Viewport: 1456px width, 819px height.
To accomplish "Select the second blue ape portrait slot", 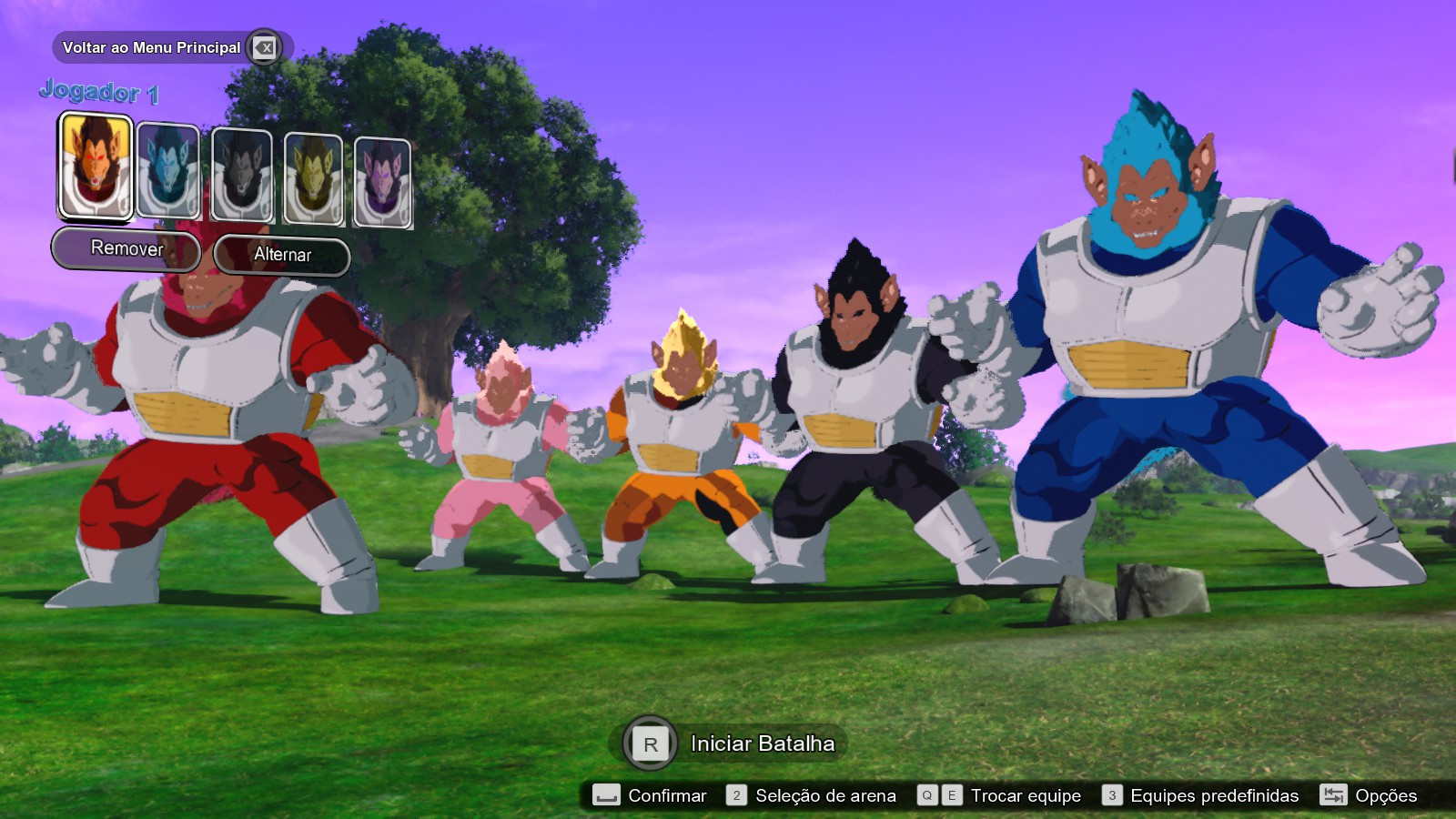I will 167,173.
